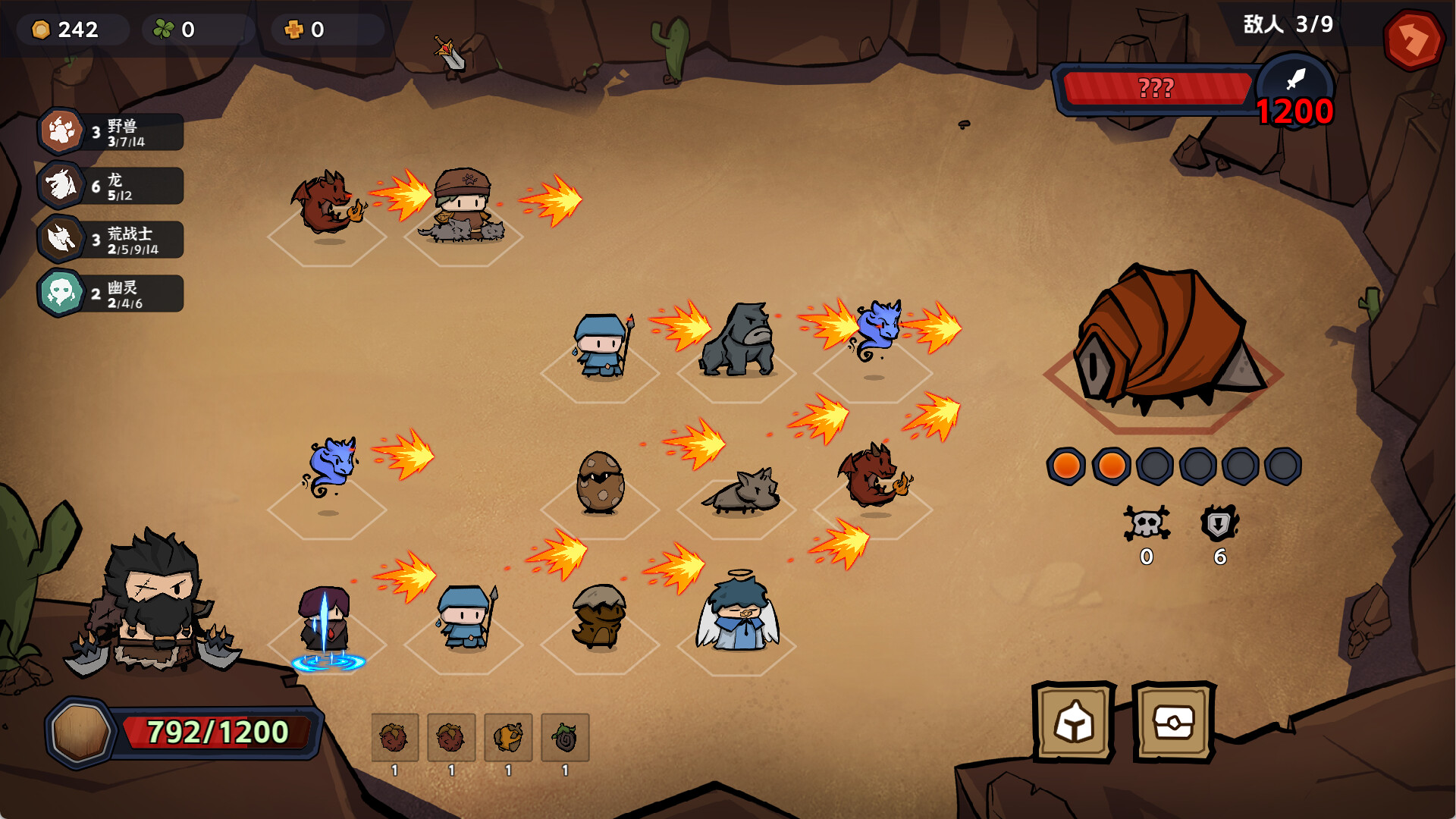Click the sword icon on the boss bar
The width and height of the screenshot is (1456, 819).
click(x=1295, y=78)
